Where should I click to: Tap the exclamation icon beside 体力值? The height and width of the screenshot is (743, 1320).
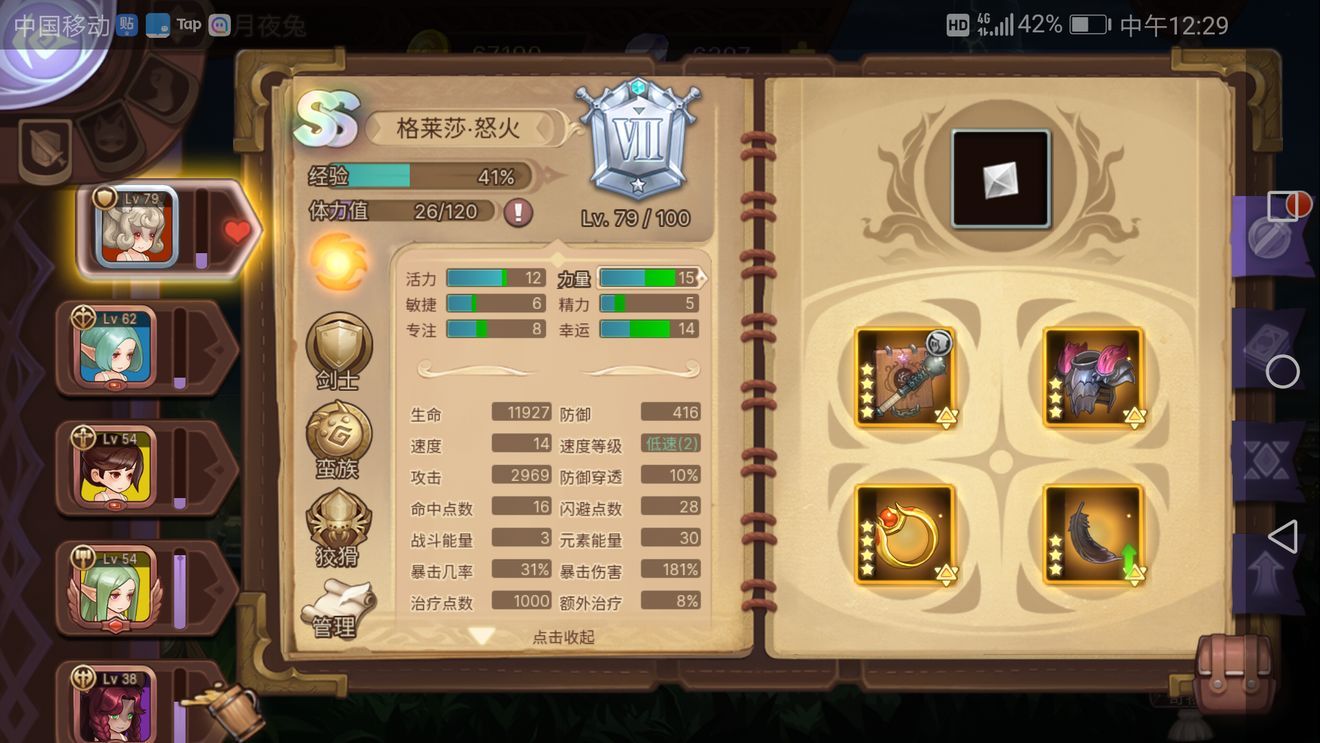coord(518,213)
